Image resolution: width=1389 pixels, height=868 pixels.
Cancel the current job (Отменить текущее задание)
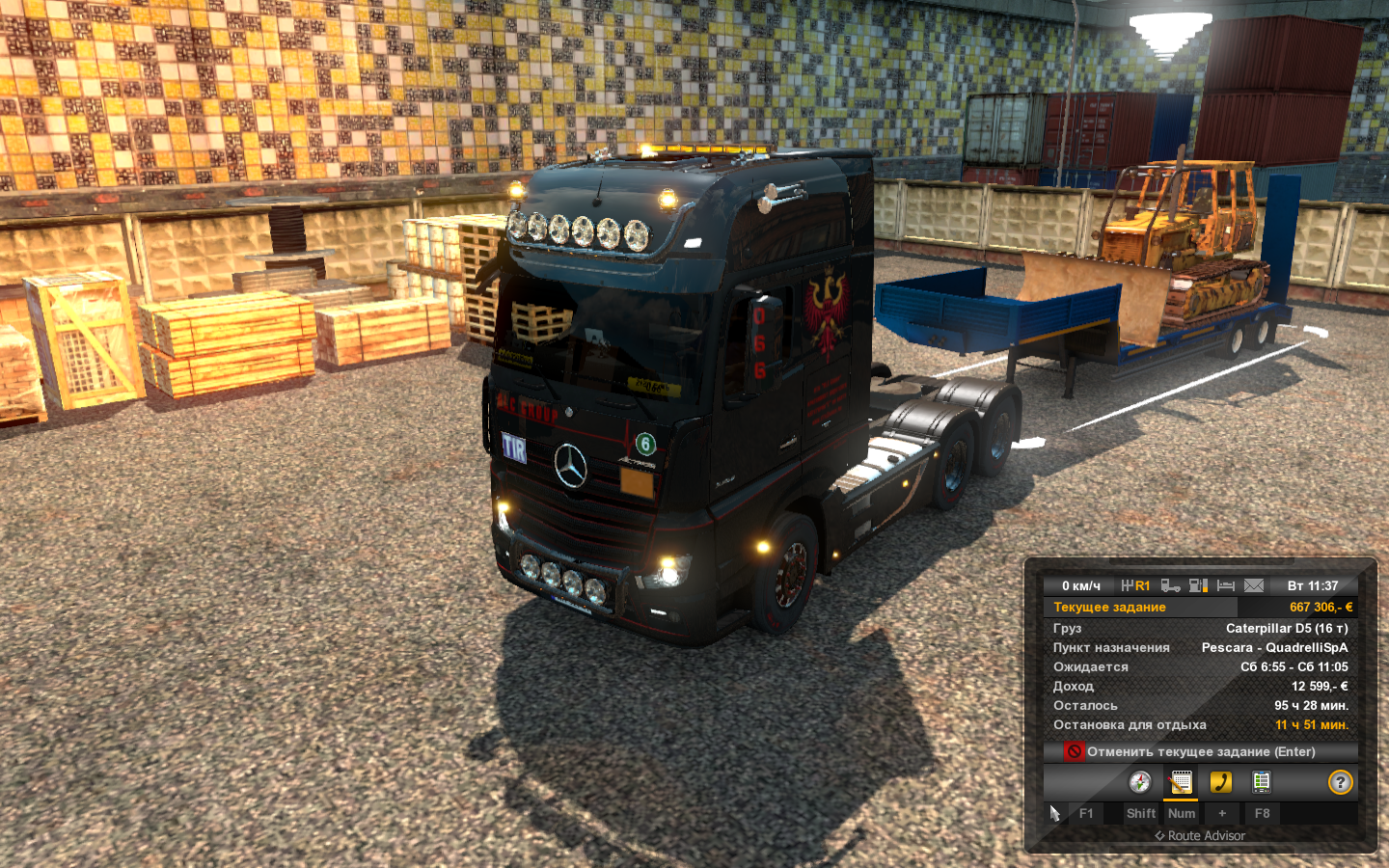tap(1200, 751)
